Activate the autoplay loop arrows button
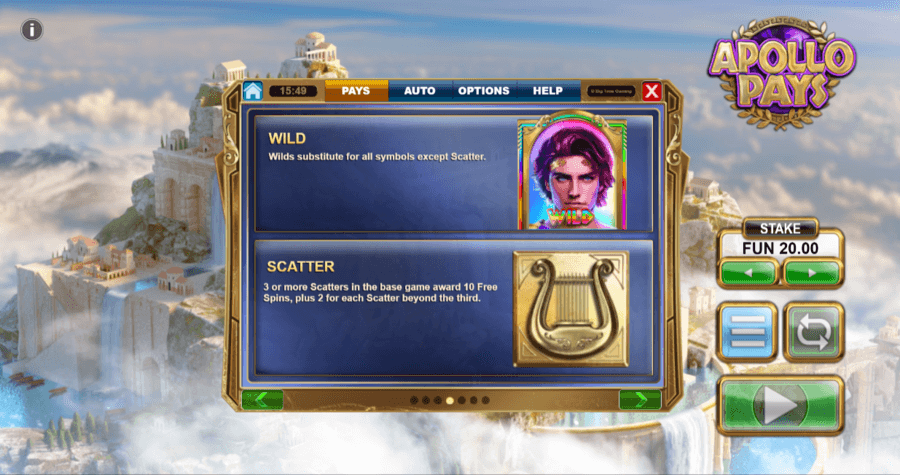The width and height of the screenshot is (900, 475). [x=814, y=332]
